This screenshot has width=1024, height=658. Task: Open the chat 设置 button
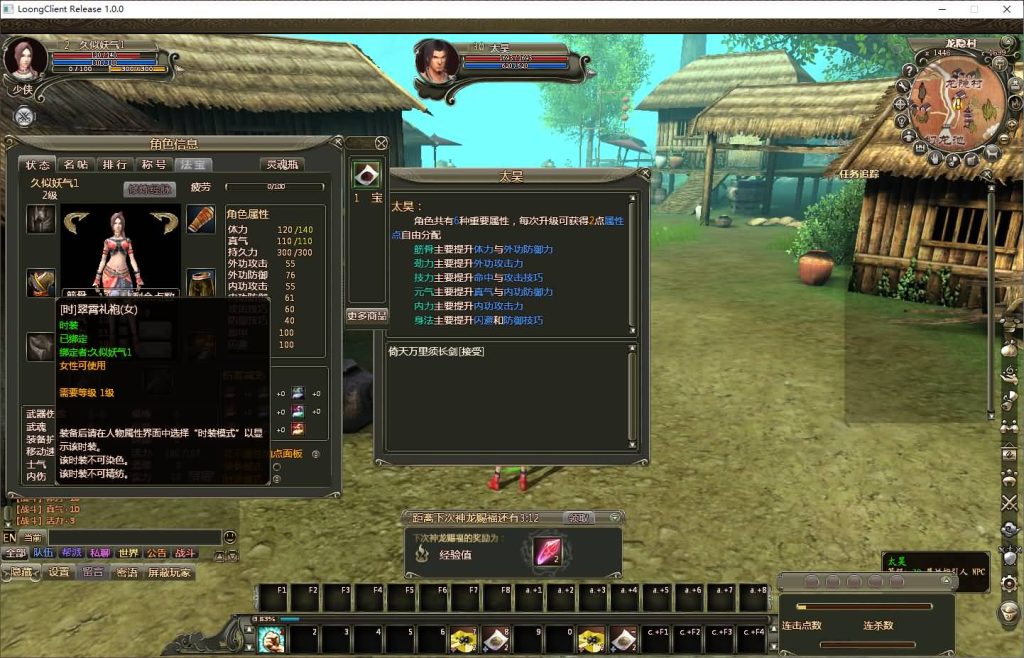click(60, 573)
